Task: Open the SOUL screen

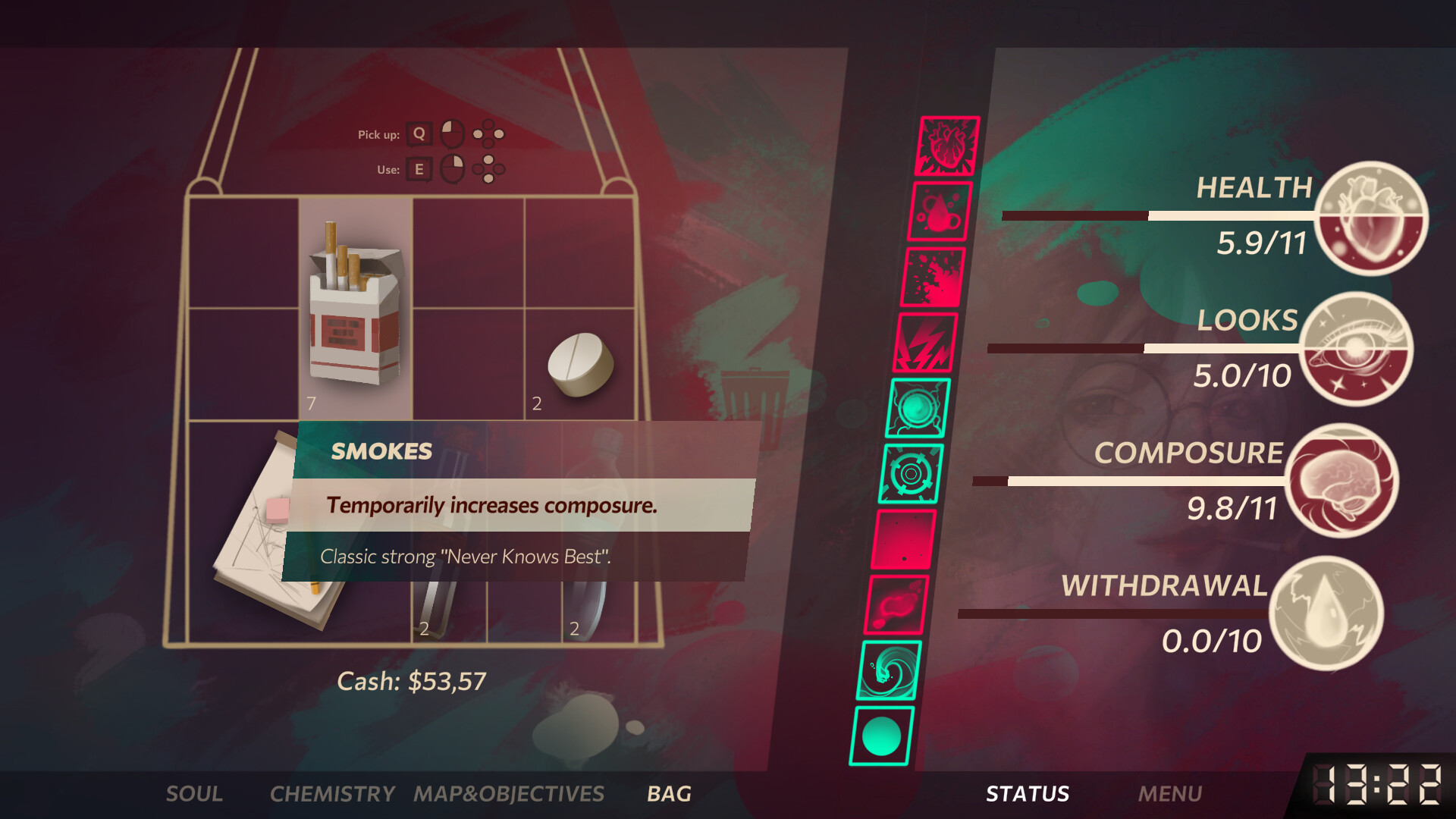Action: click(x=194, y=794)
